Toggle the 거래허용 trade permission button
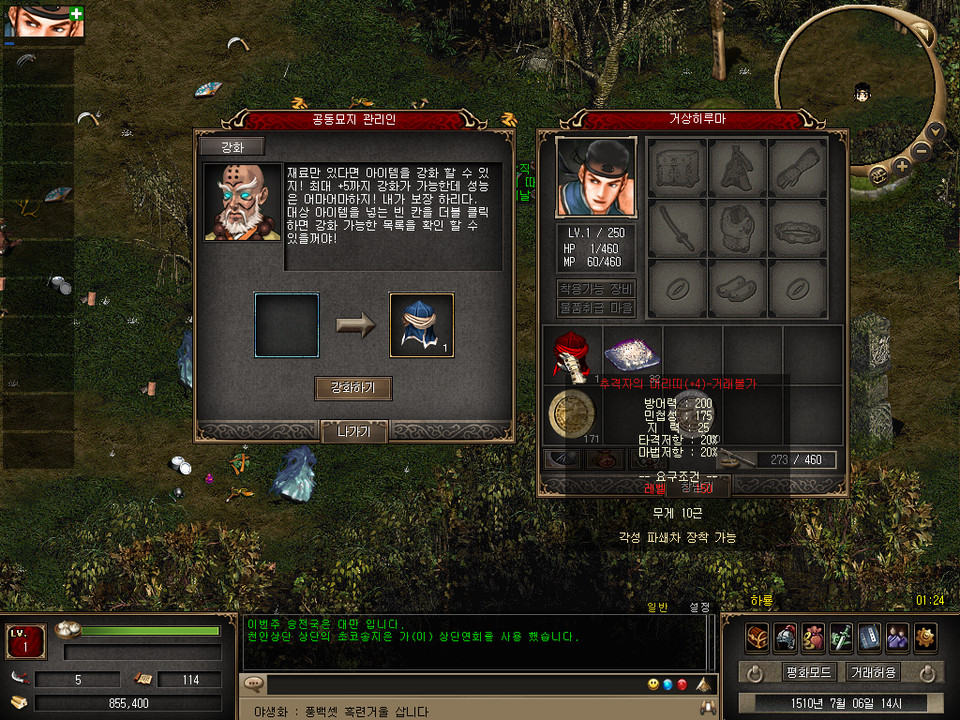This screenshot has width=960, height=720. click(872, 672)
